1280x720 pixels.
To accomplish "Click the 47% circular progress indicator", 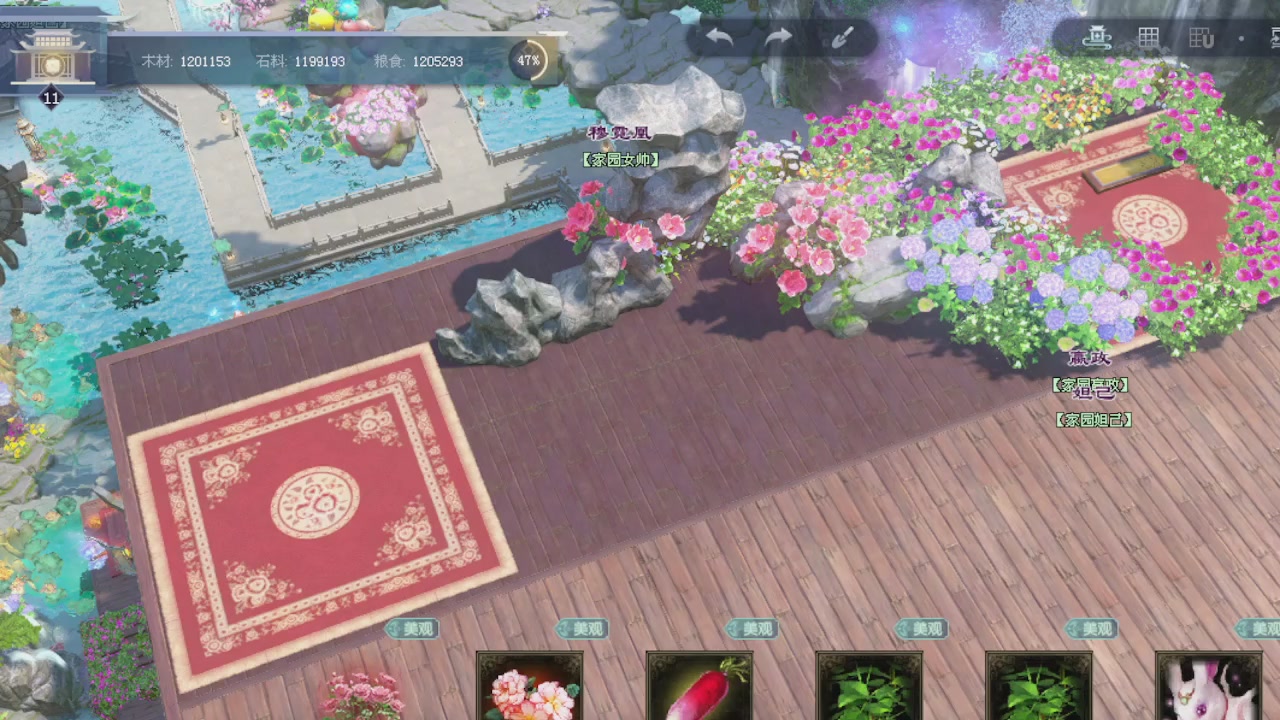I will click(528, 61).
